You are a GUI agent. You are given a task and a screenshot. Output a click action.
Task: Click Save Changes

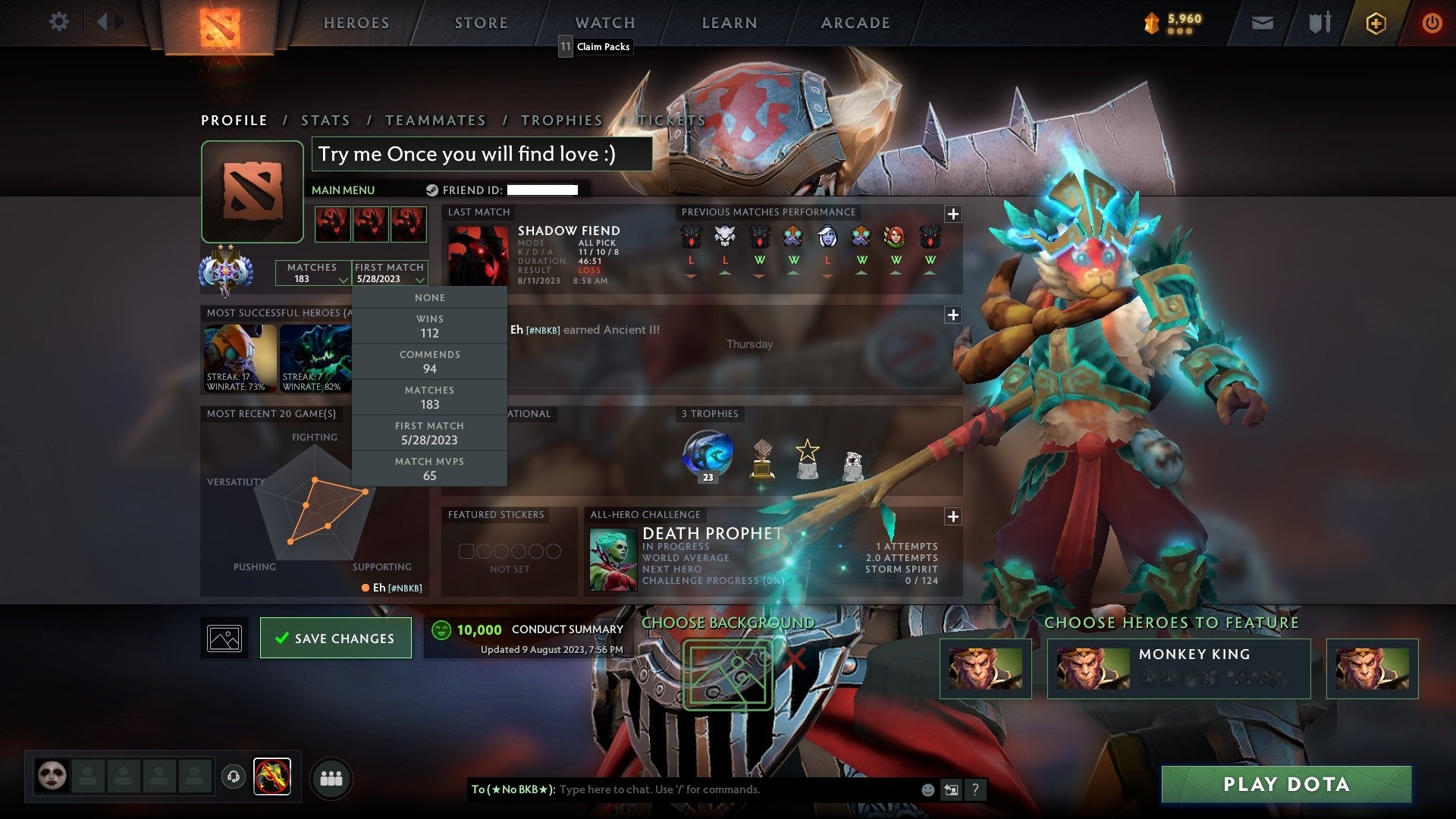335,638
